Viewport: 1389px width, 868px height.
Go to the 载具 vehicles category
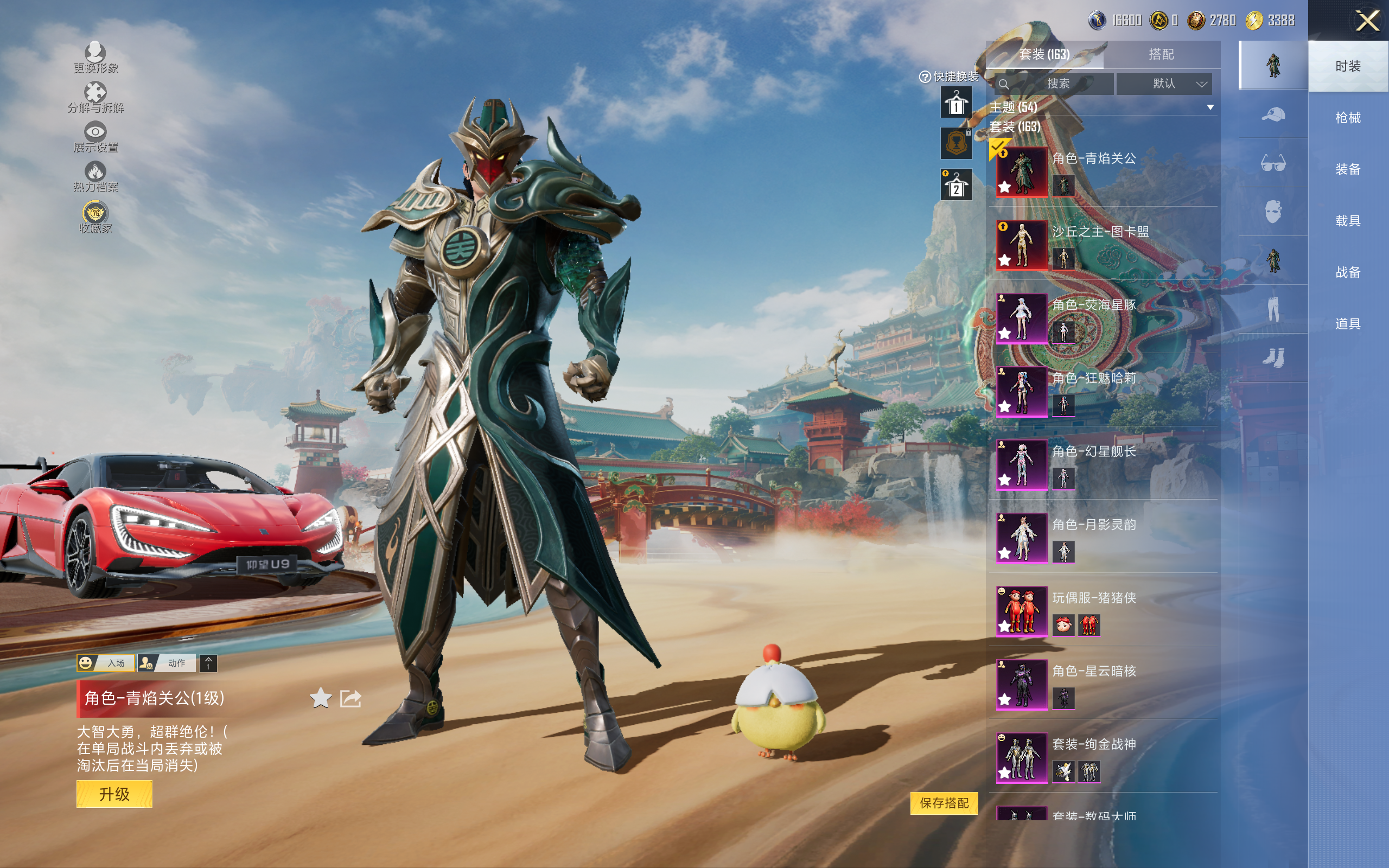1348,221
